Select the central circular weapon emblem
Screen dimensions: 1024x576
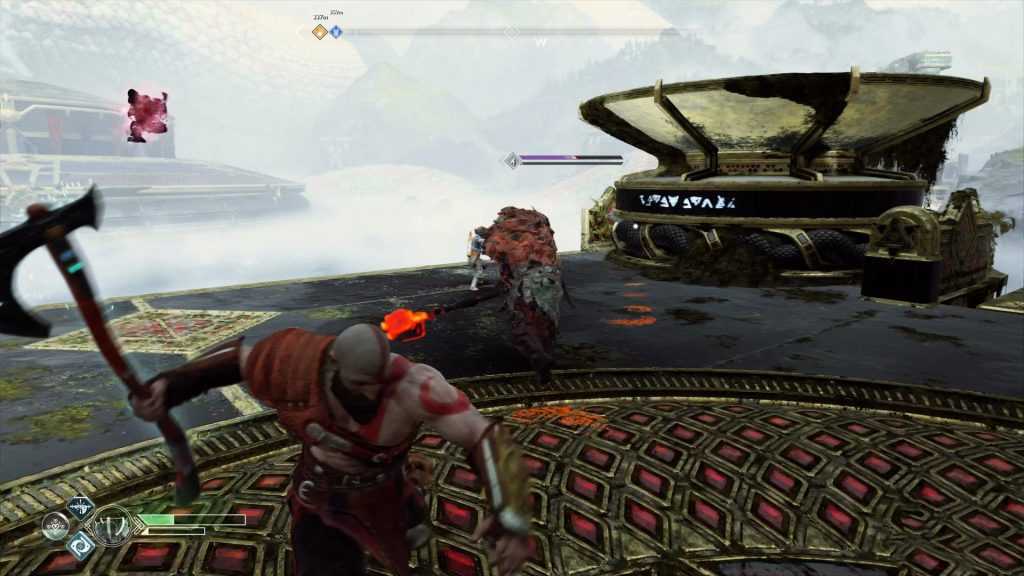point(109,526)
